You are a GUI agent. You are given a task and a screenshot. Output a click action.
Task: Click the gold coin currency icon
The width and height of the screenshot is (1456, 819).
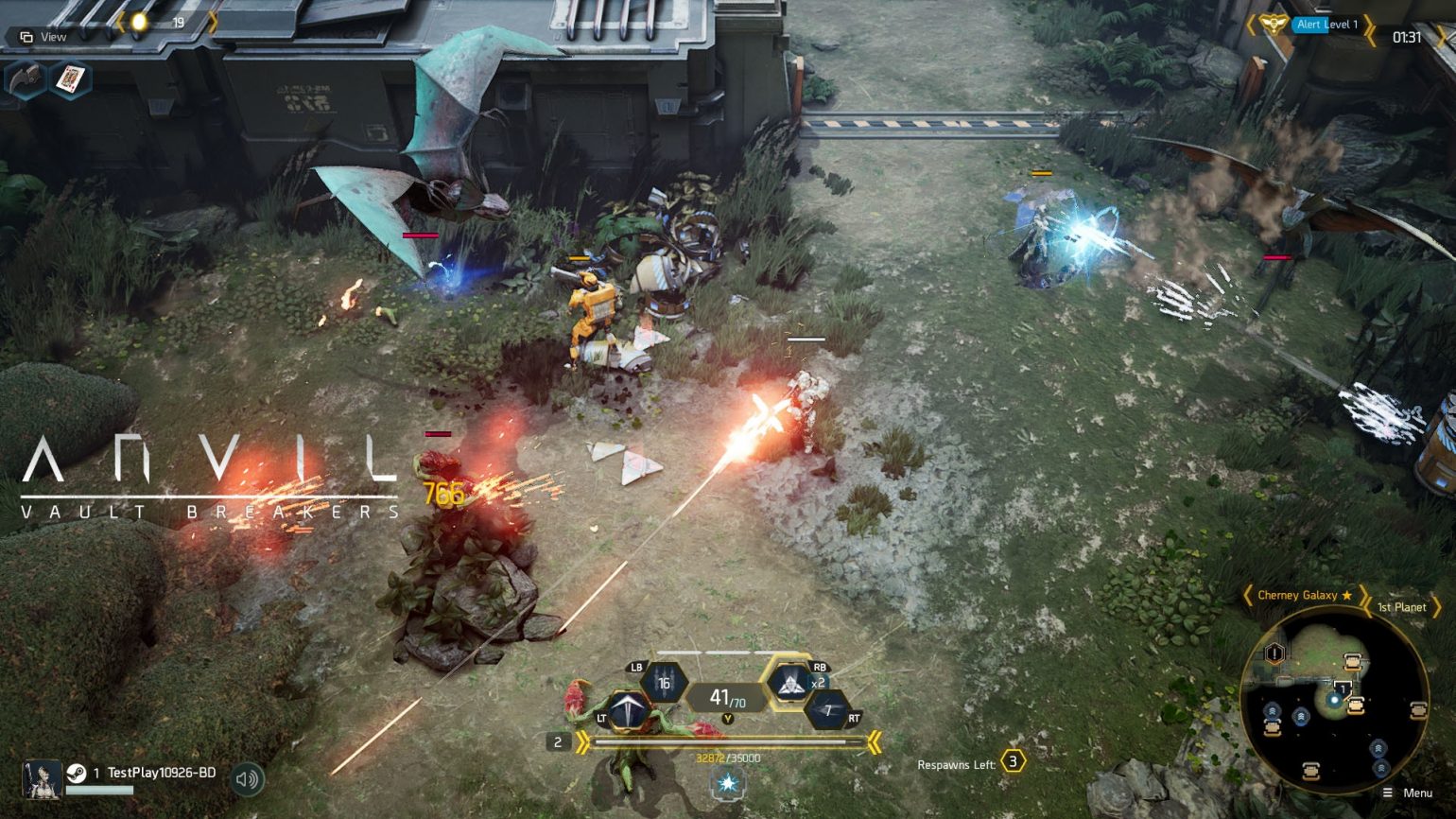(x=139, y=21)
